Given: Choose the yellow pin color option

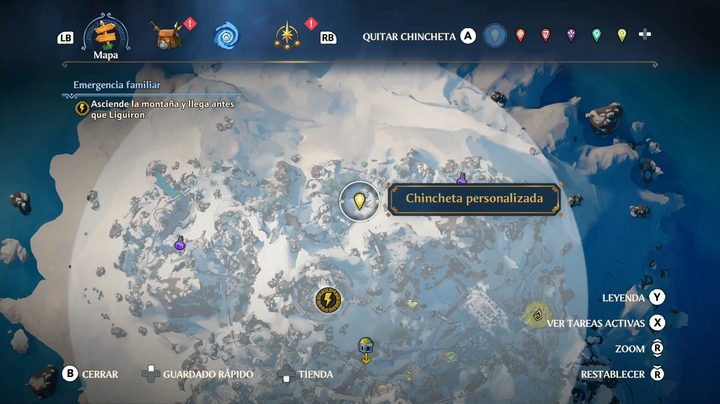Looking at the screenshot, I should click(x=621, y=36).
